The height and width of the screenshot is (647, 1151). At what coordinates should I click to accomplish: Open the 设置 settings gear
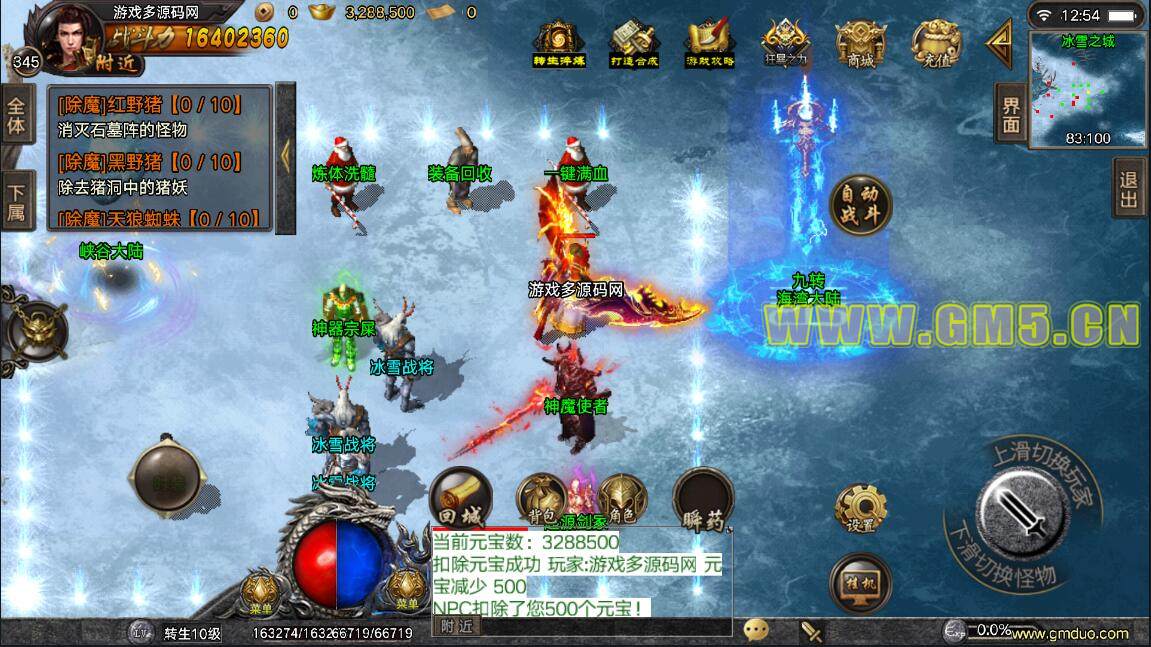tap(860, 508)
